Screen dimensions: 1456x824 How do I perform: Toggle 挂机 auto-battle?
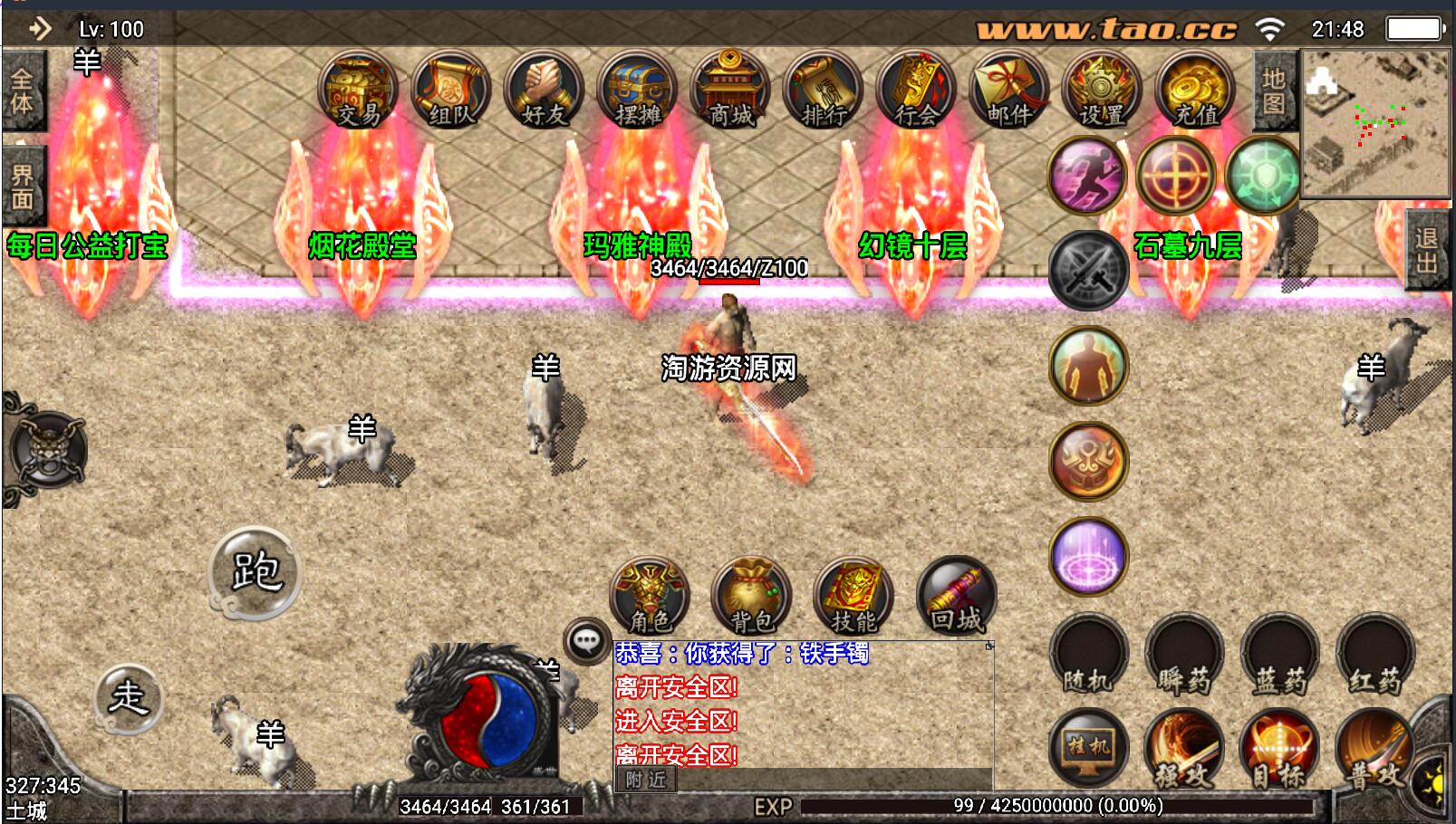(x=1088, y=748)
